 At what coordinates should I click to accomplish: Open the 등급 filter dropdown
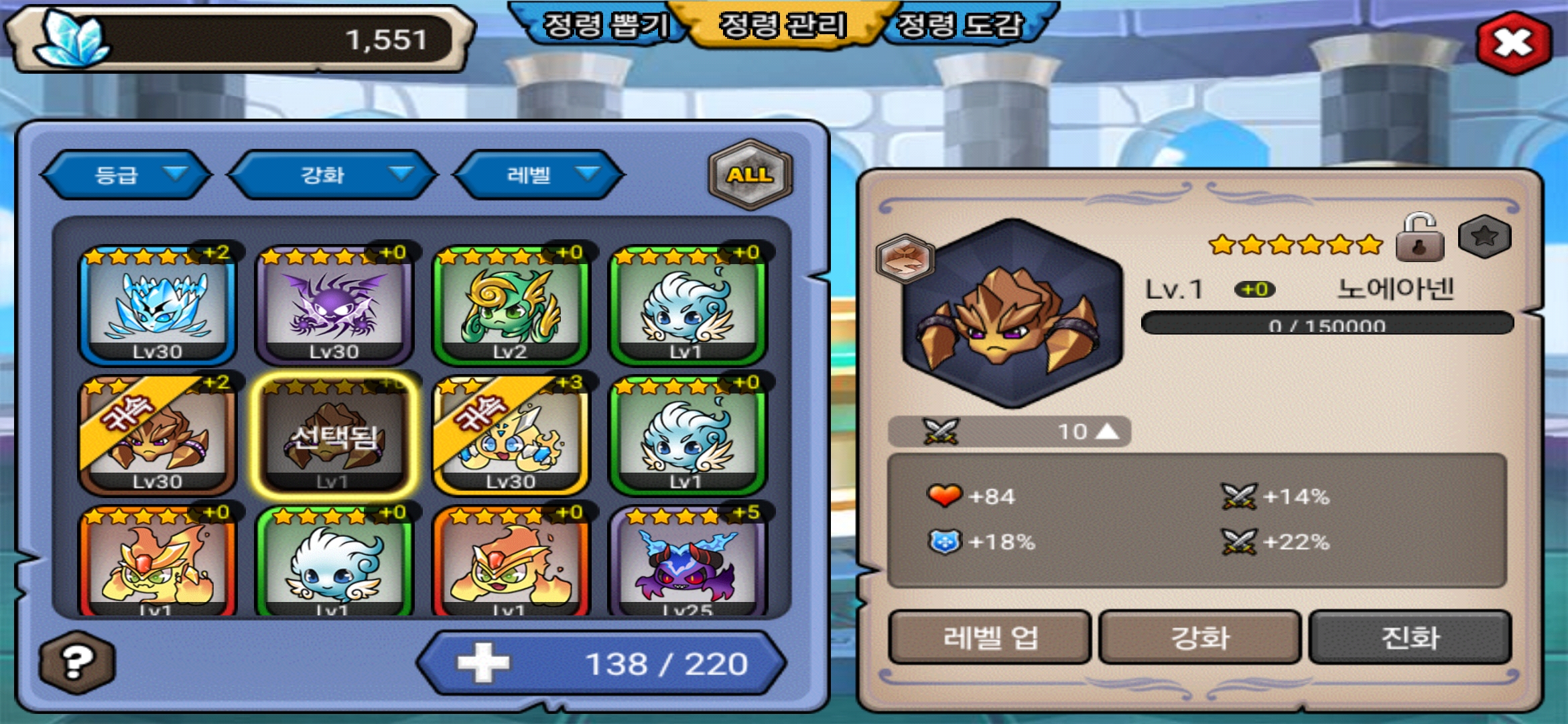[126, 175]
